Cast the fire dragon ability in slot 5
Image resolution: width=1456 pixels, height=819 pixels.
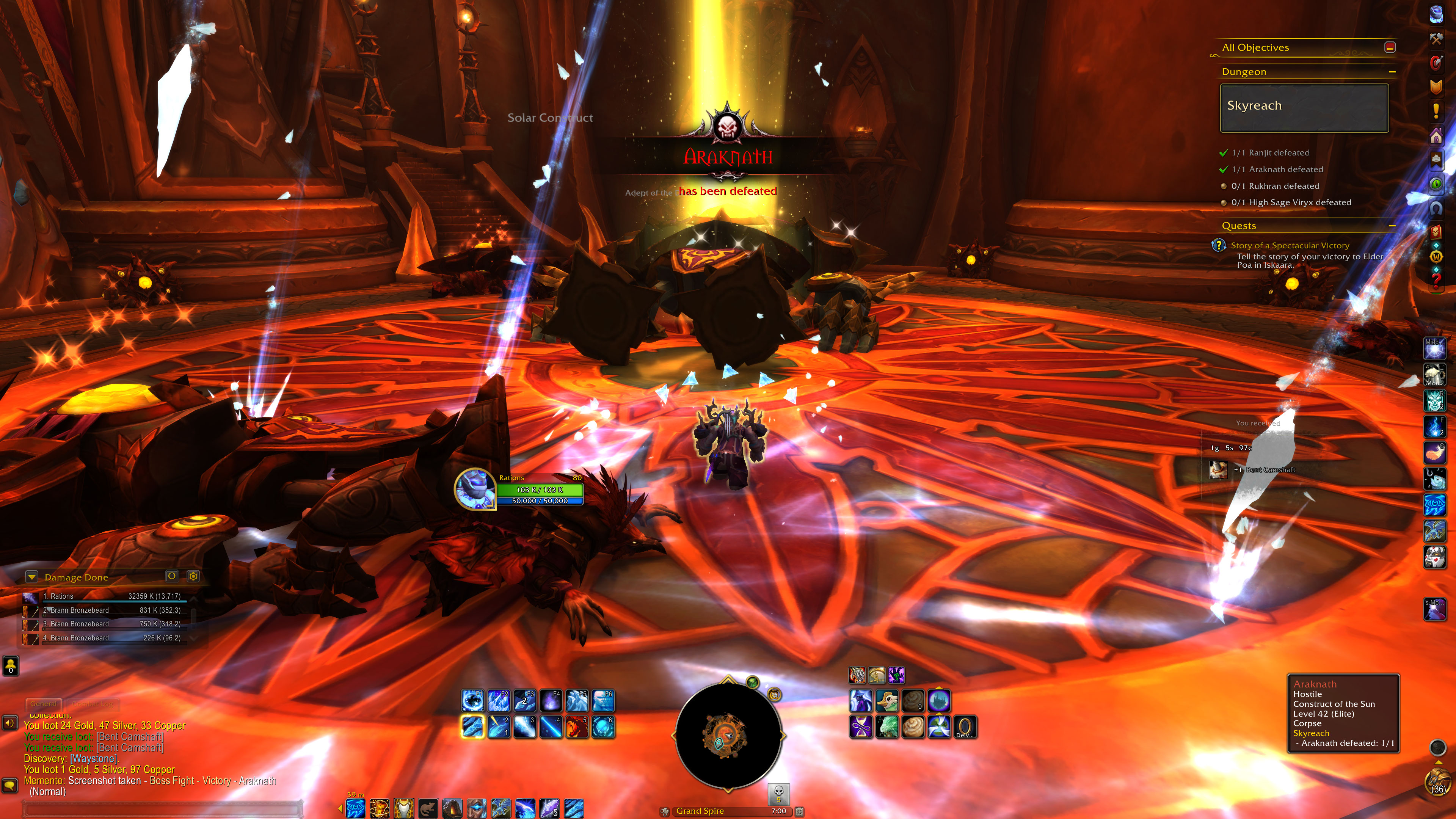tap(576, 727)
